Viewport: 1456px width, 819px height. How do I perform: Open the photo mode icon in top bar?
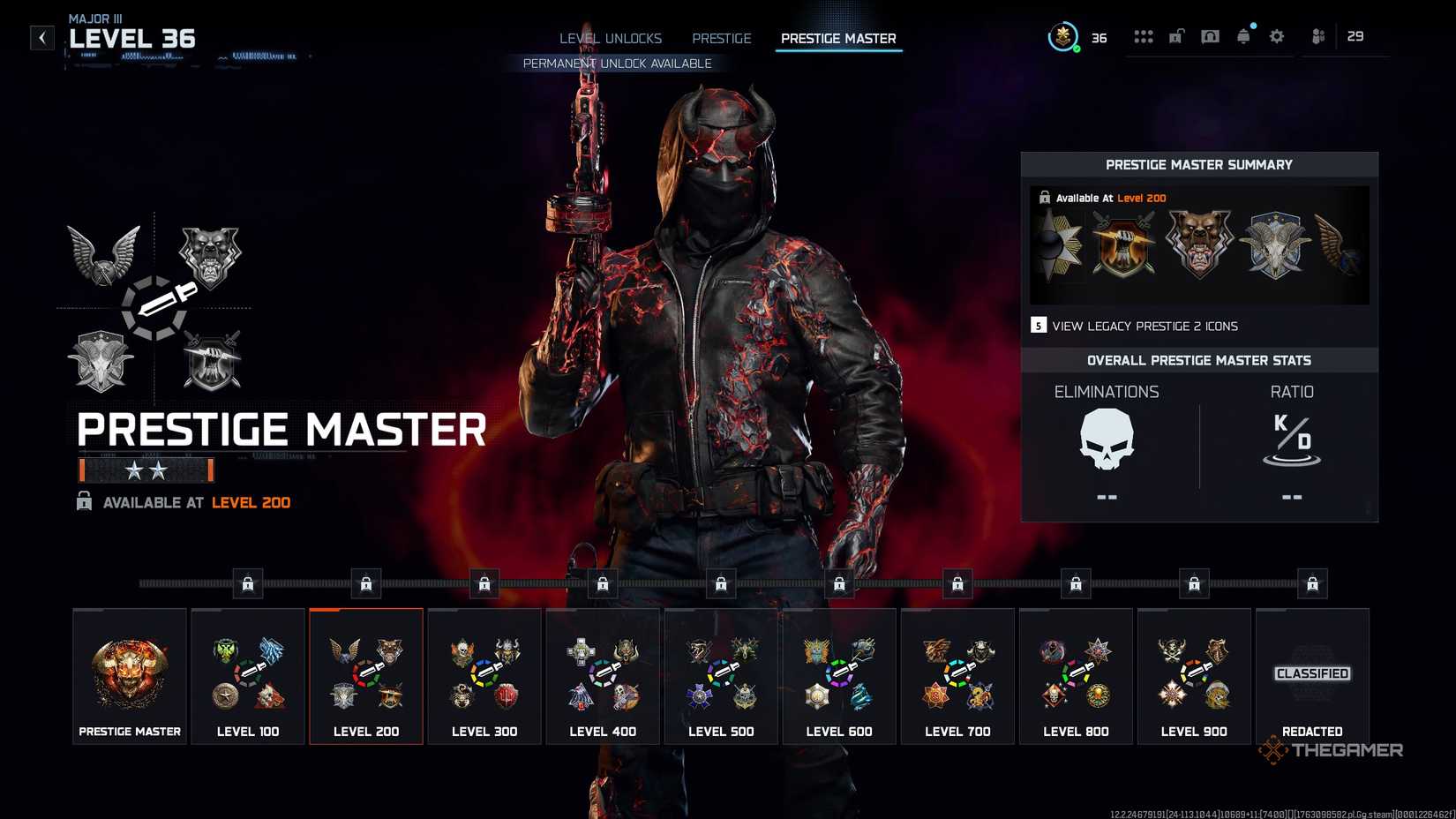[x=1210, y=36]
